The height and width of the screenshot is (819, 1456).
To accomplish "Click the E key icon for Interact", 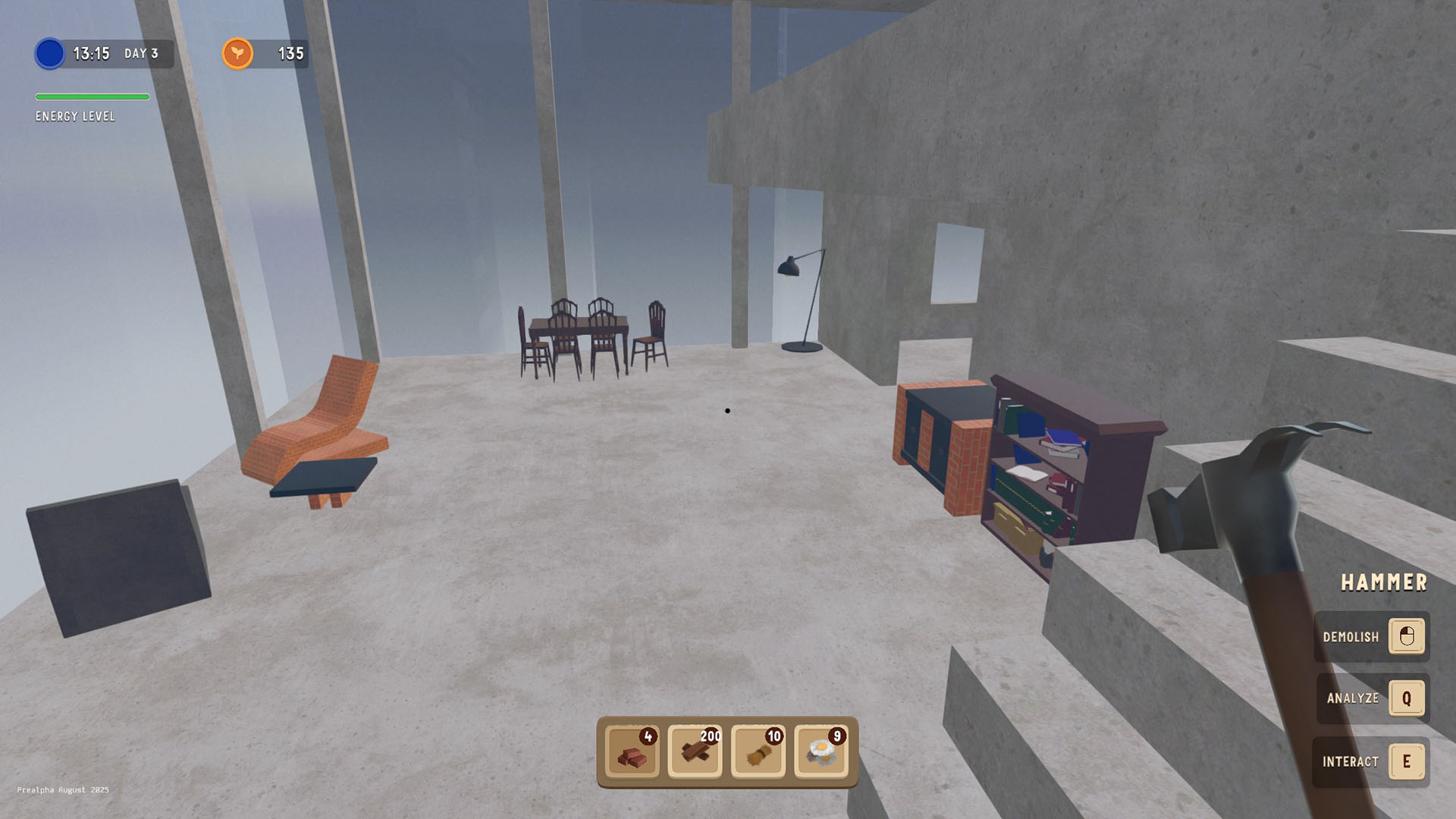I will (x=1407, y=761).
